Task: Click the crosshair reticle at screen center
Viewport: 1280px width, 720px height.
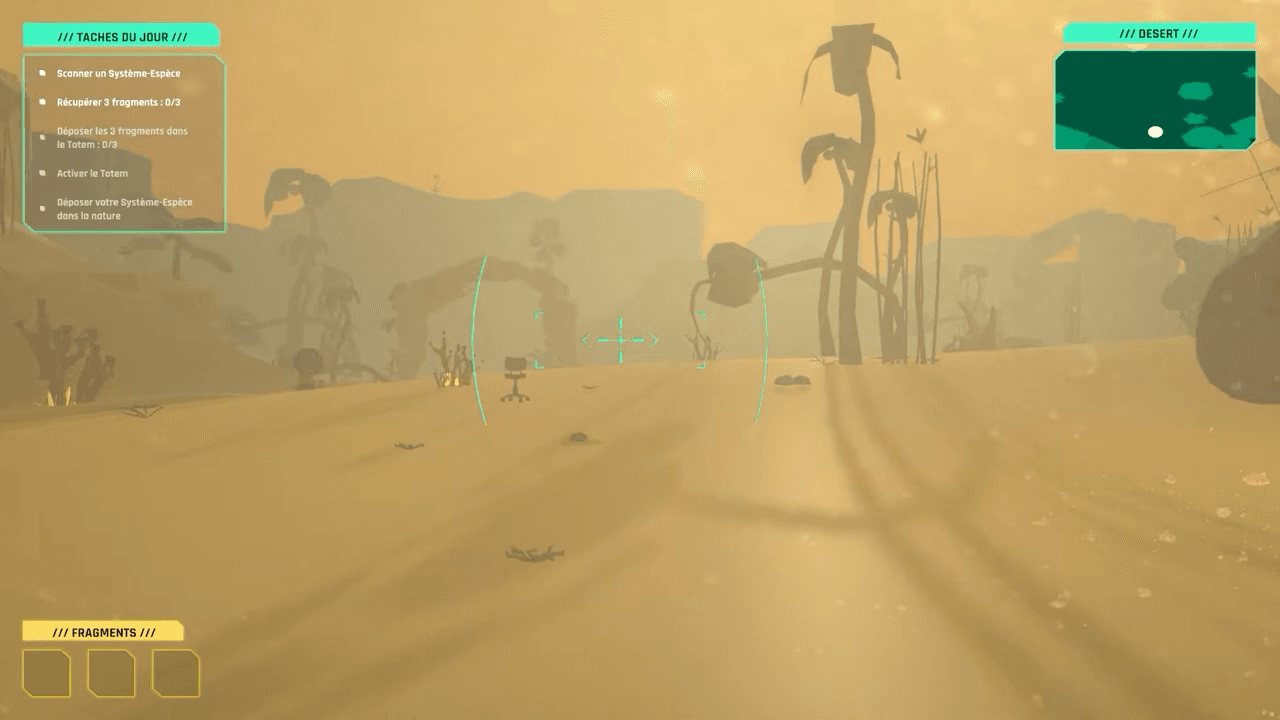Action: point(621,340)
